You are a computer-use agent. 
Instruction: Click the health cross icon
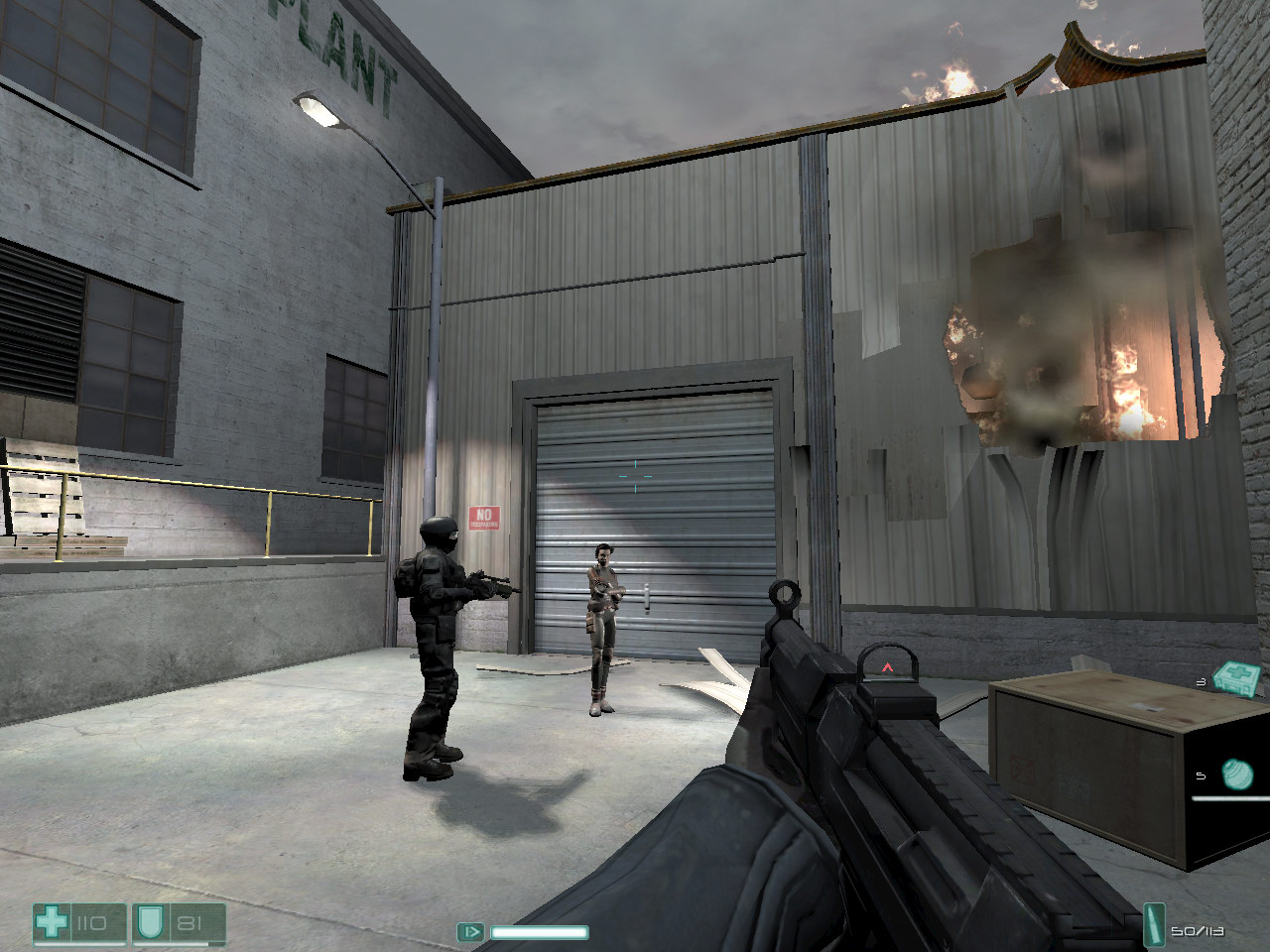pos(52,923)
